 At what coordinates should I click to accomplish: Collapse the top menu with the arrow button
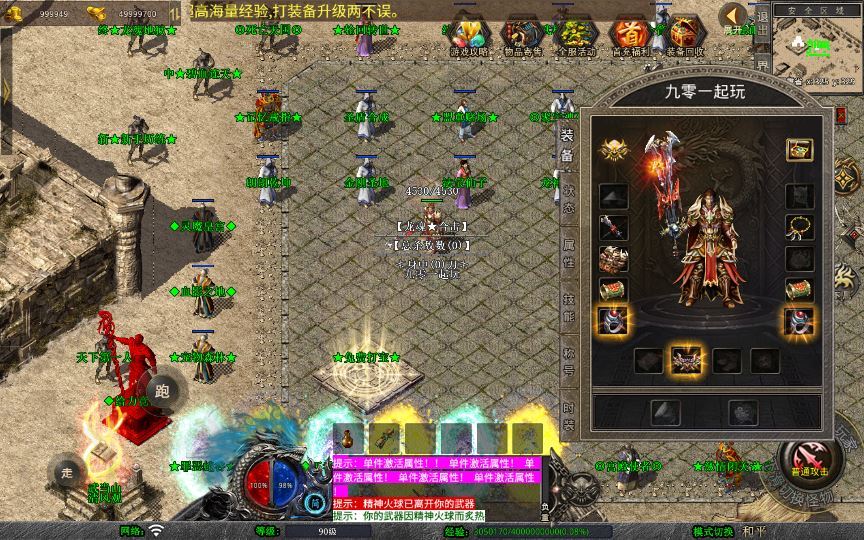[x=734, y=15]
